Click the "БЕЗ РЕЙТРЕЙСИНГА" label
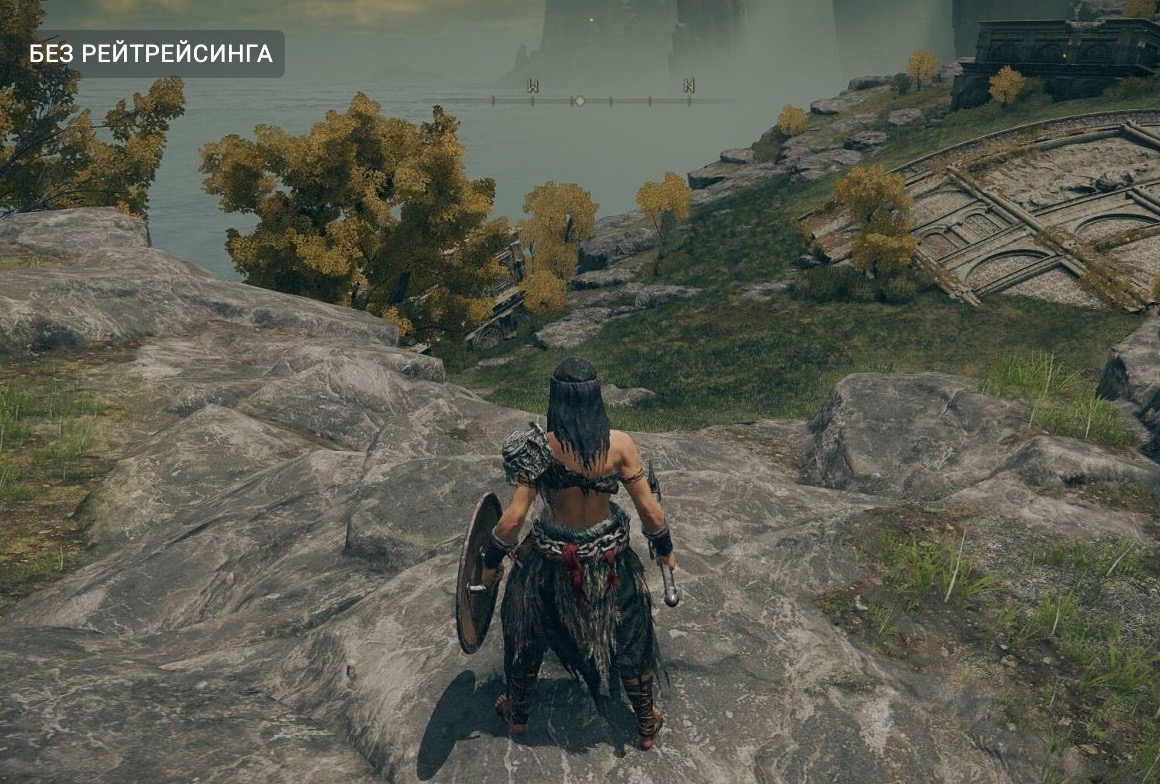Viewport: 1160px width, 784px height. (151, 54)
